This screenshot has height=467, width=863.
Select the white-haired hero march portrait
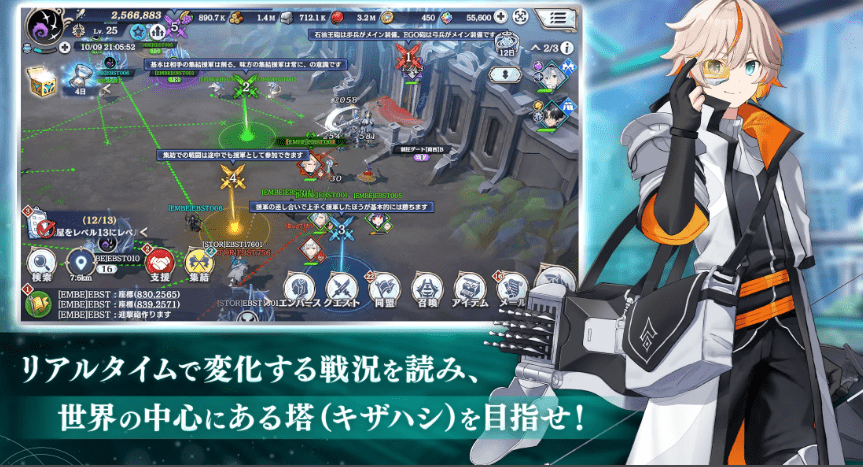pos(551,75)
